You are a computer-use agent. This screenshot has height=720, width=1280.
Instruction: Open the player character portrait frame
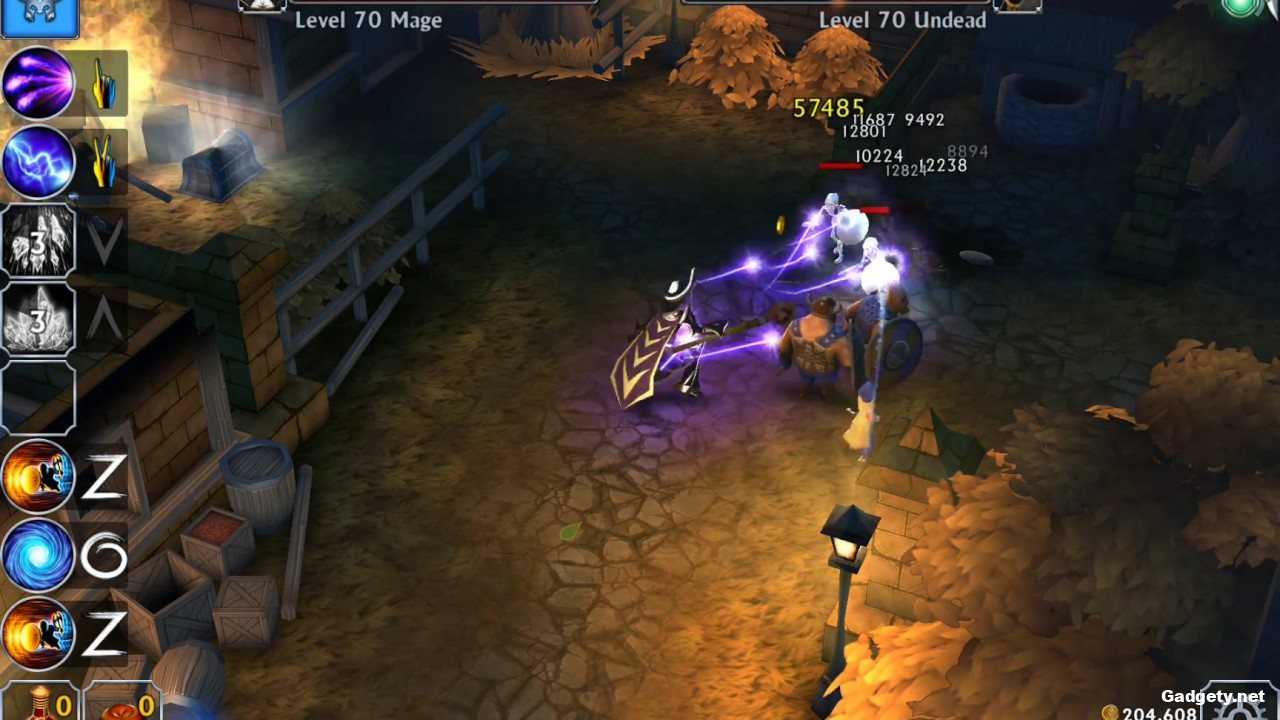tap(40, 18)
